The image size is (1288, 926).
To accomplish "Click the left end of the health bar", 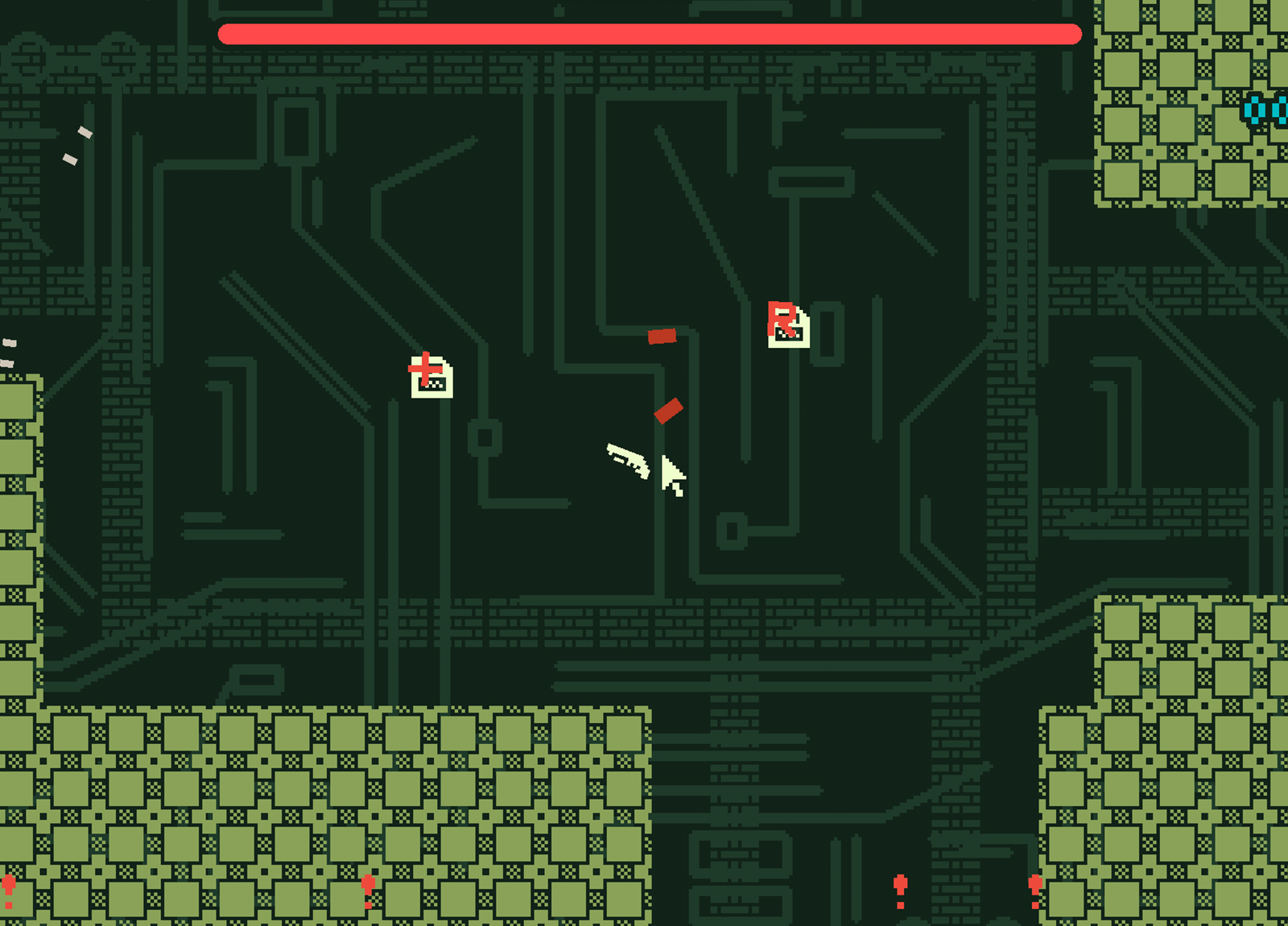I will point(229,34).
